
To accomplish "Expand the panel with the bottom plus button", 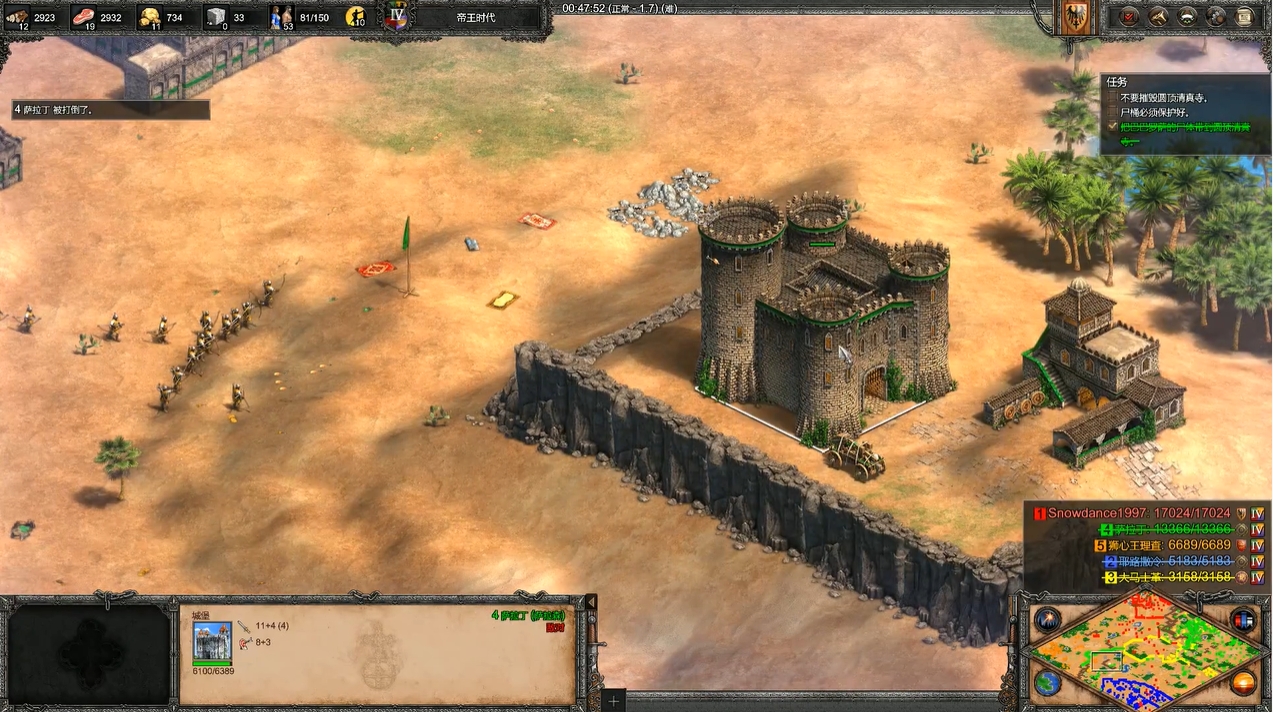I will click(x=613, y=702).
